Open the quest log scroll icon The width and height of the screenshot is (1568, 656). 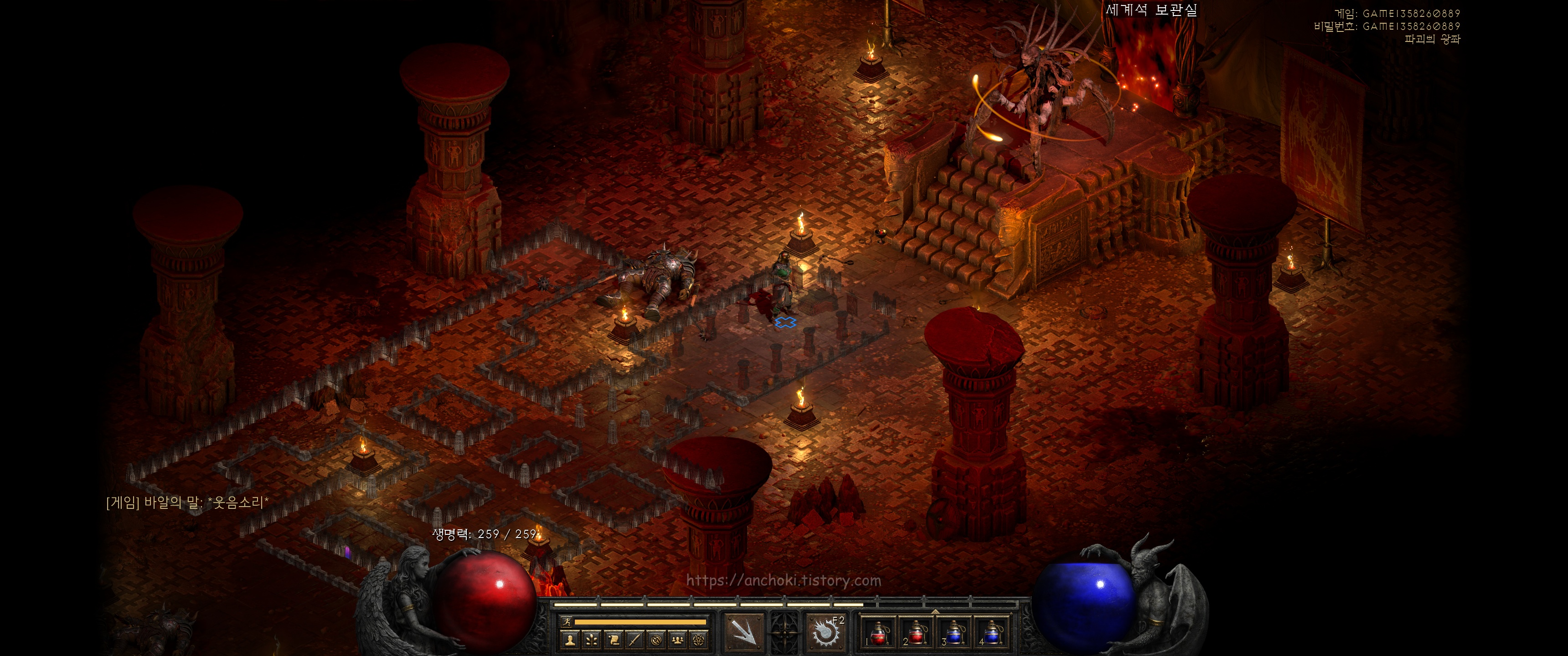pos(614,640)
